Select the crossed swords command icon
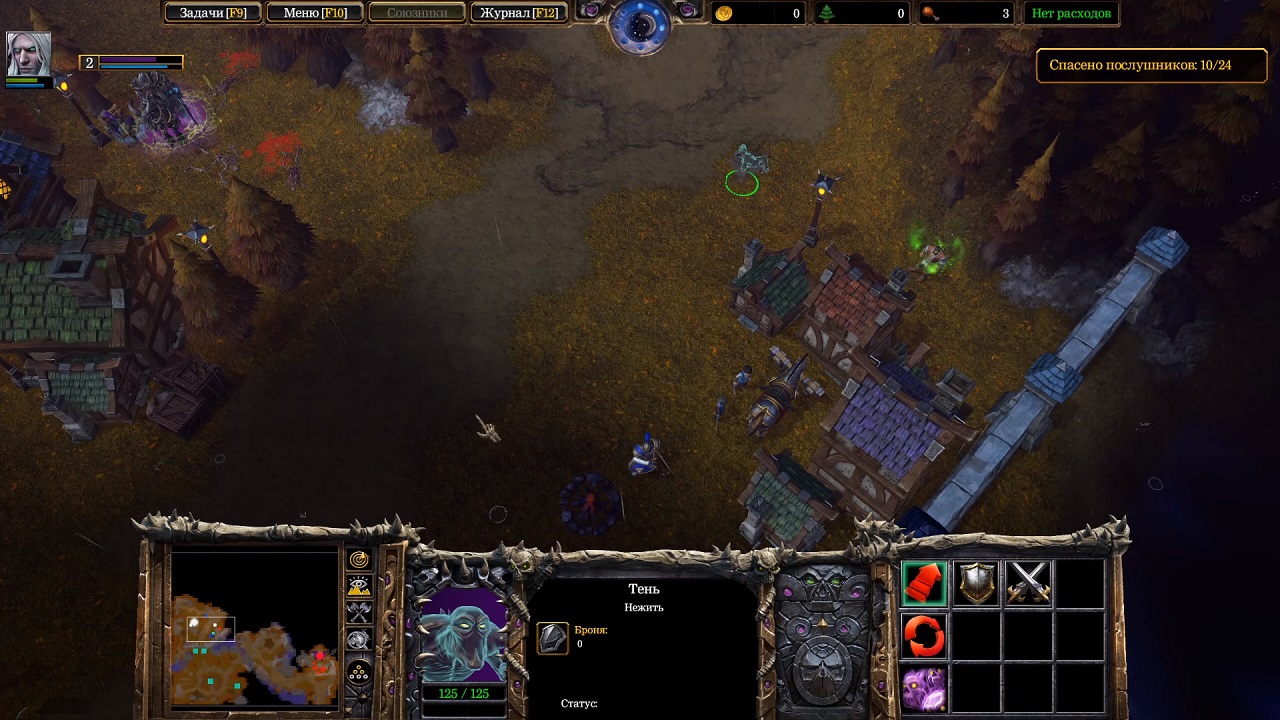 [1028, 584]
